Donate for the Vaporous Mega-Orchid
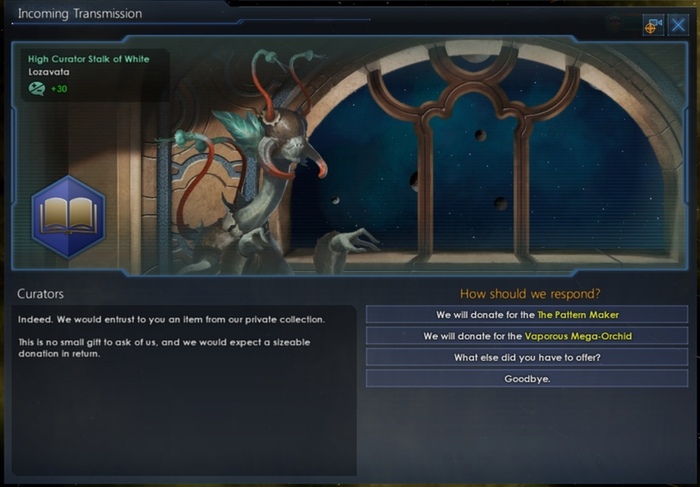The width and height of the screenshot is (700, 487). click(526, 336)
